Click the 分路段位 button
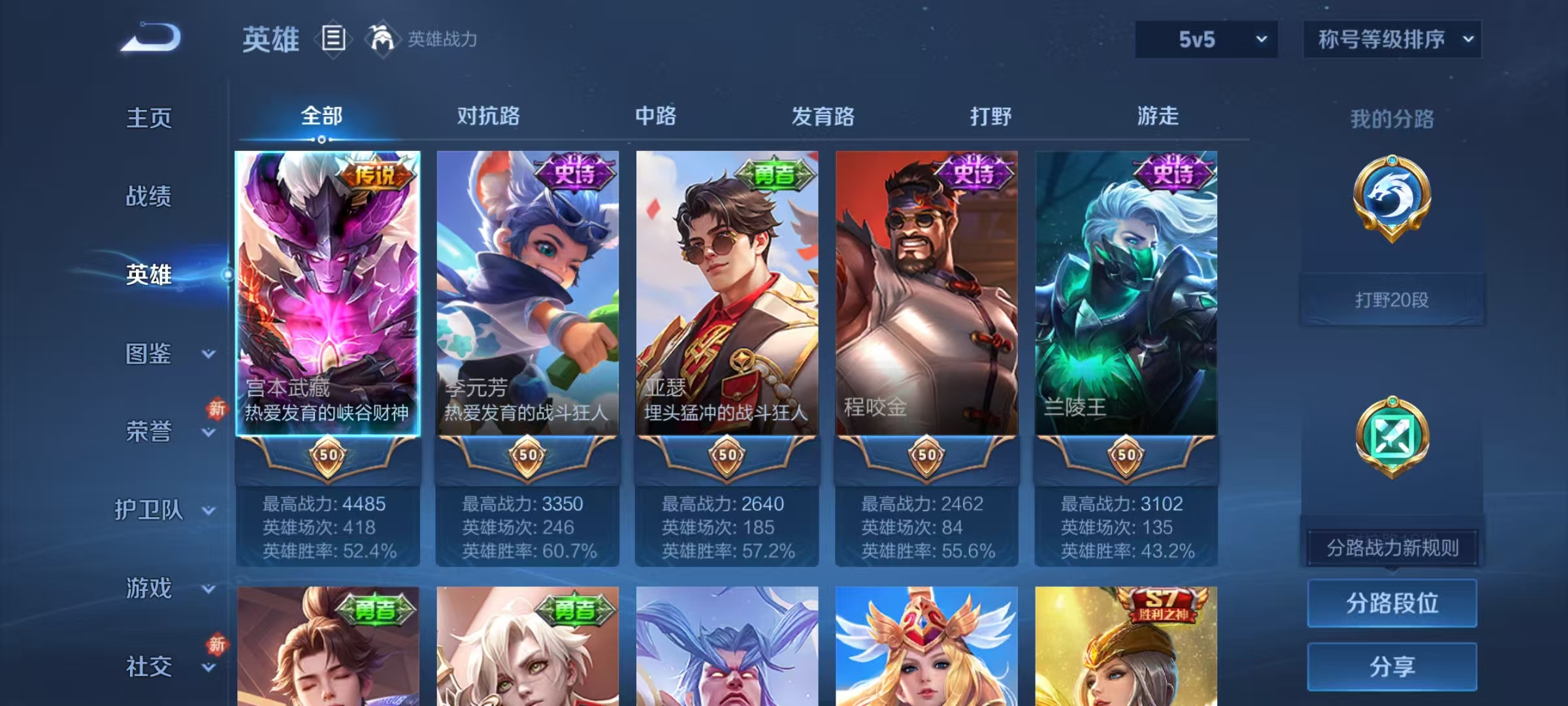The image size is (1568, 706). (1392, 603)
